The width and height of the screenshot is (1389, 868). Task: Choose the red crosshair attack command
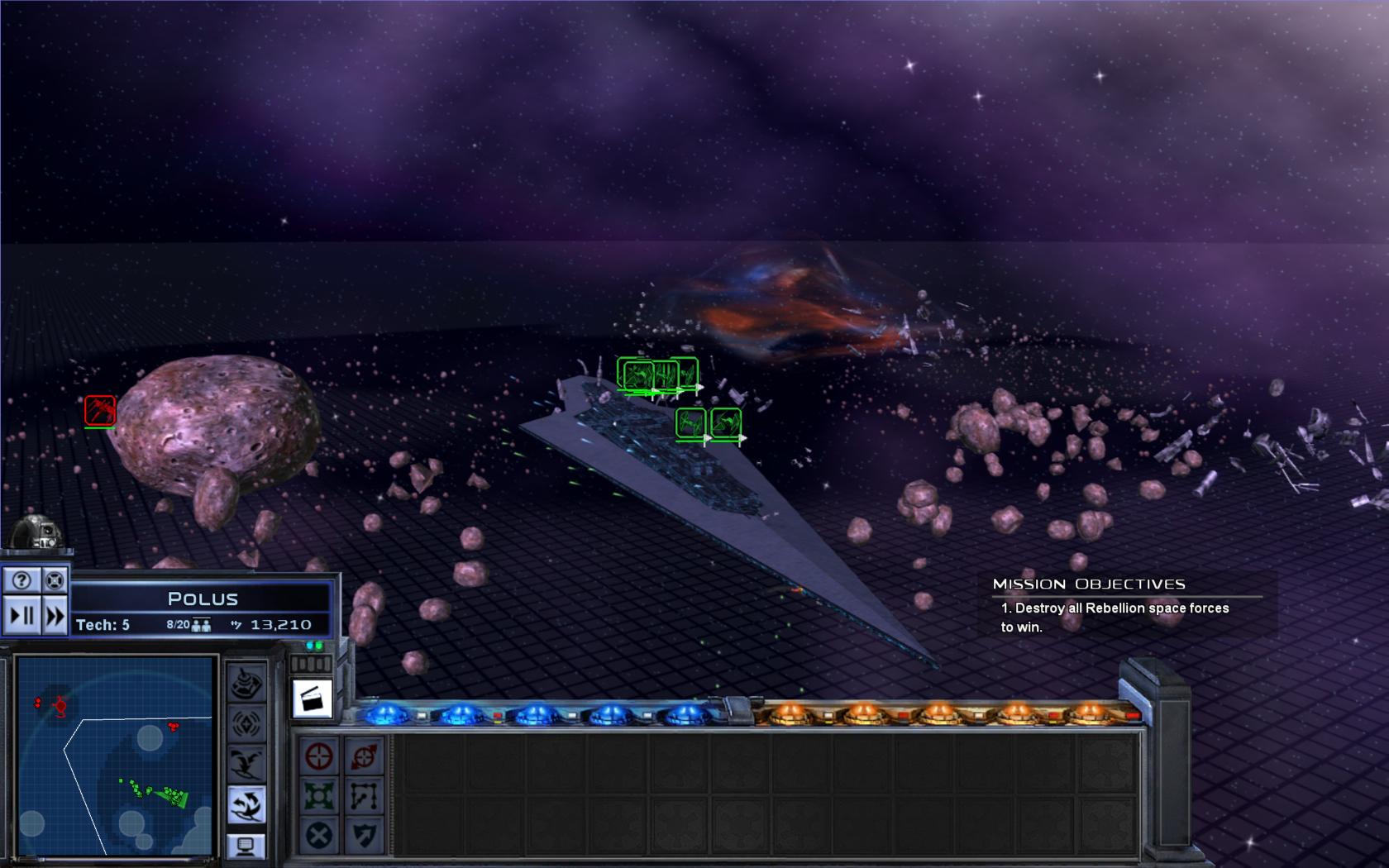[x=319, y=756]
